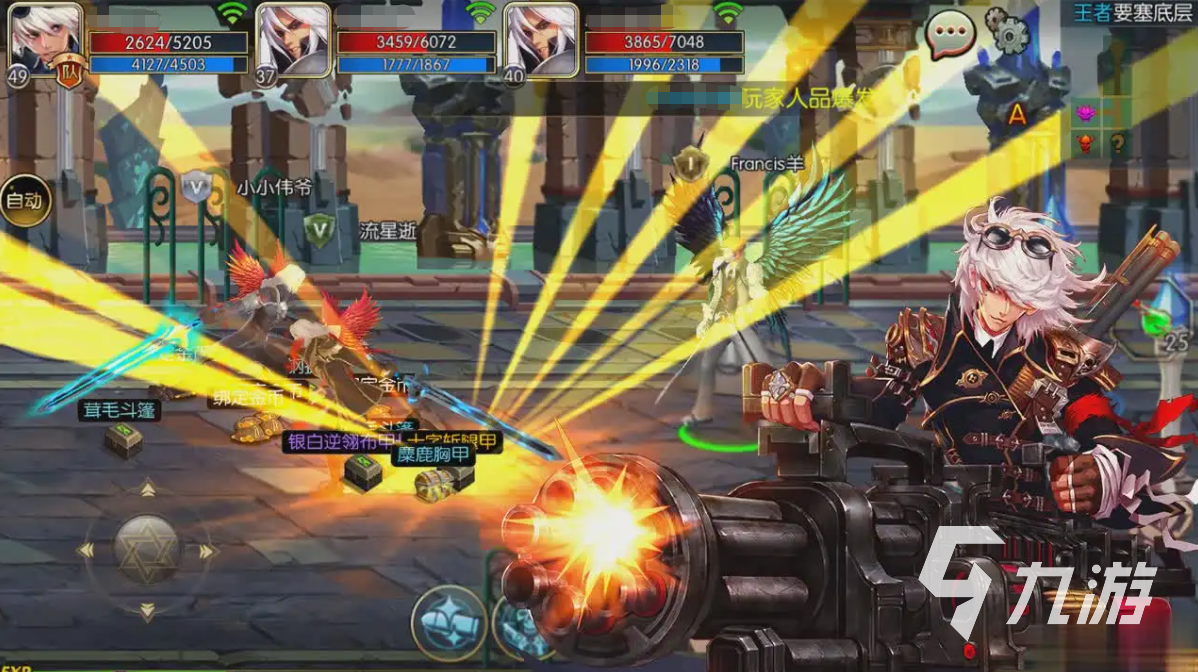This screenshot has height=672, width=1198.
Task: Activate the blue sparkle cannon skill
Action: (x=448, y=622)
